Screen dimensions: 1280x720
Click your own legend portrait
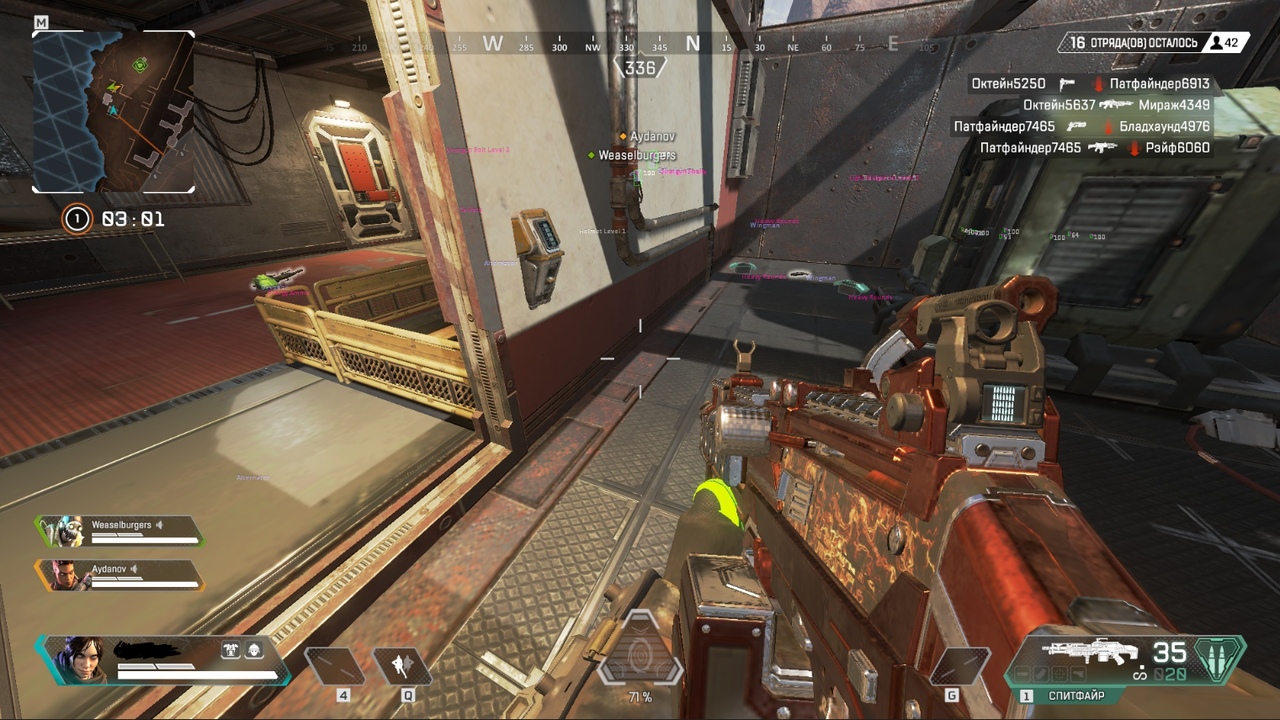point(79,660)
